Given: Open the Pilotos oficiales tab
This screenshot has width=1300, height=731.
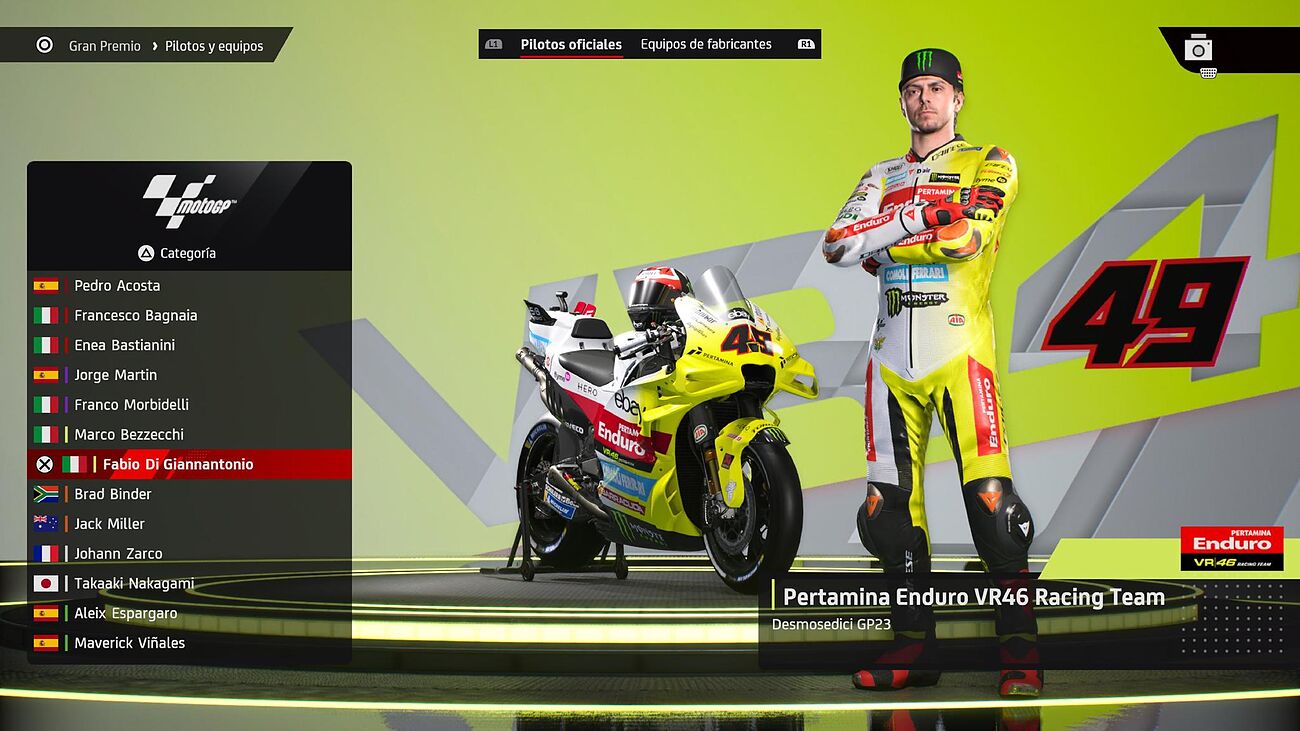Looking at the screenshot, I should tap(571, 44).
